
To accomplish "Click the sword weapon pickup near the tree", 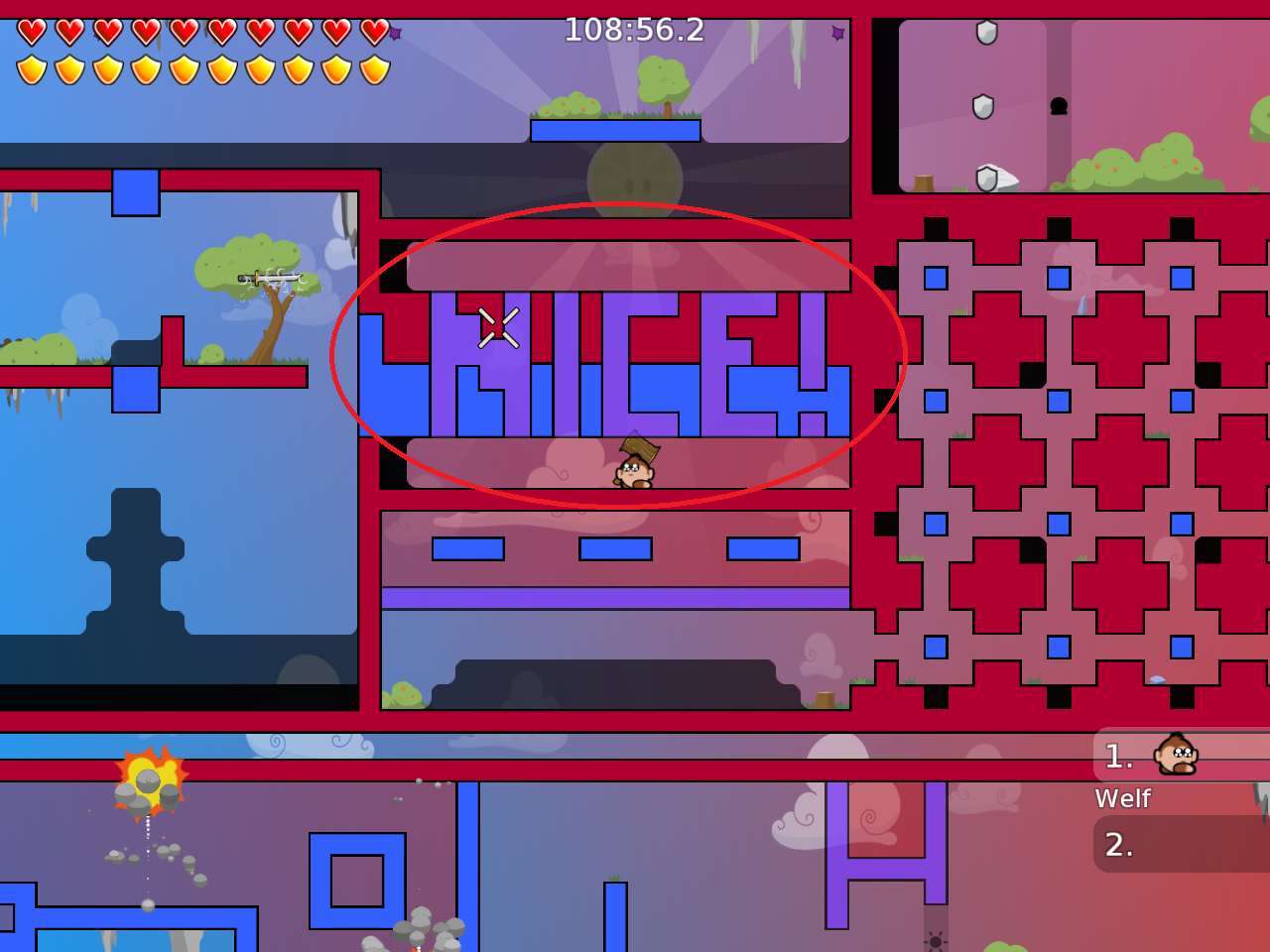I will click(x=268, y=277).
